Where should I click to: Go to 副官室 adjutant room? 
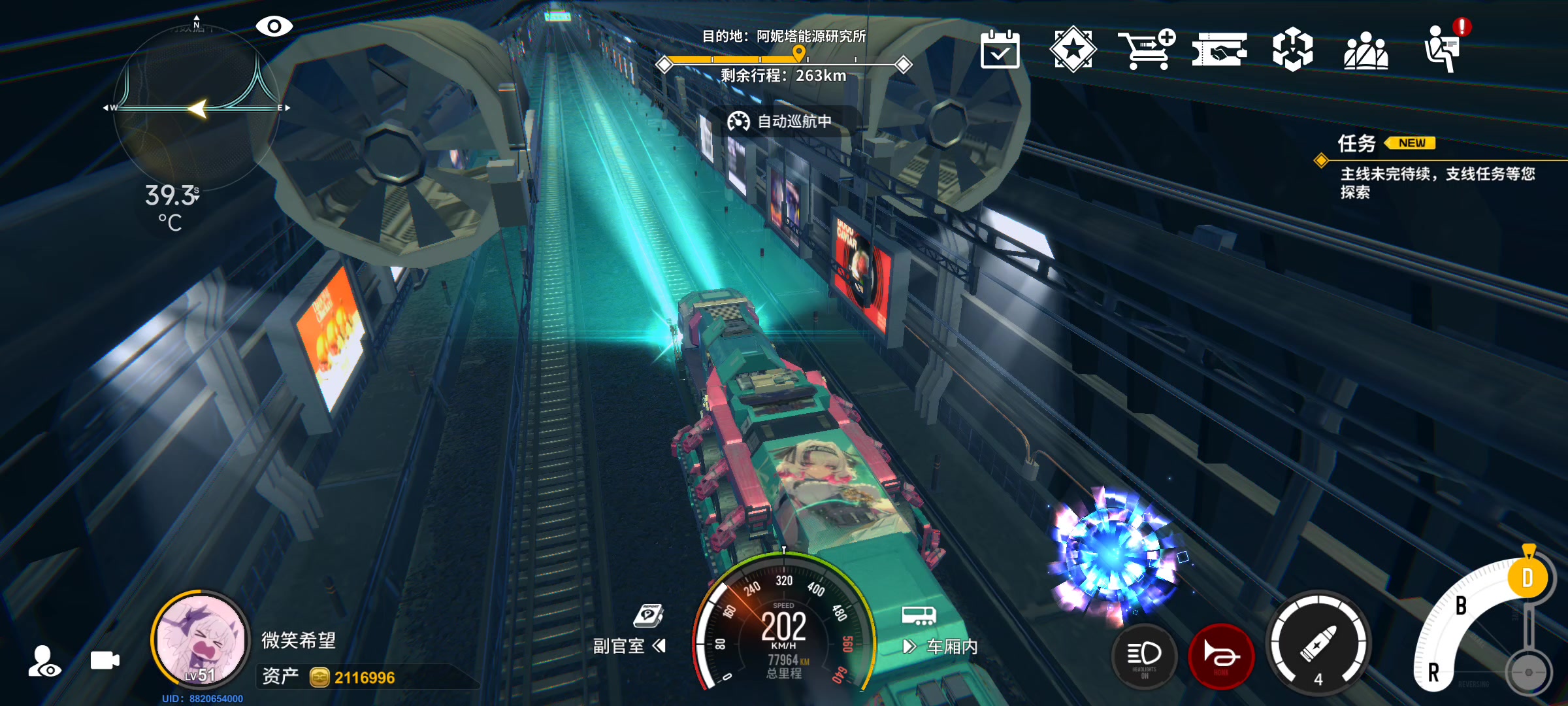(629, 645)
